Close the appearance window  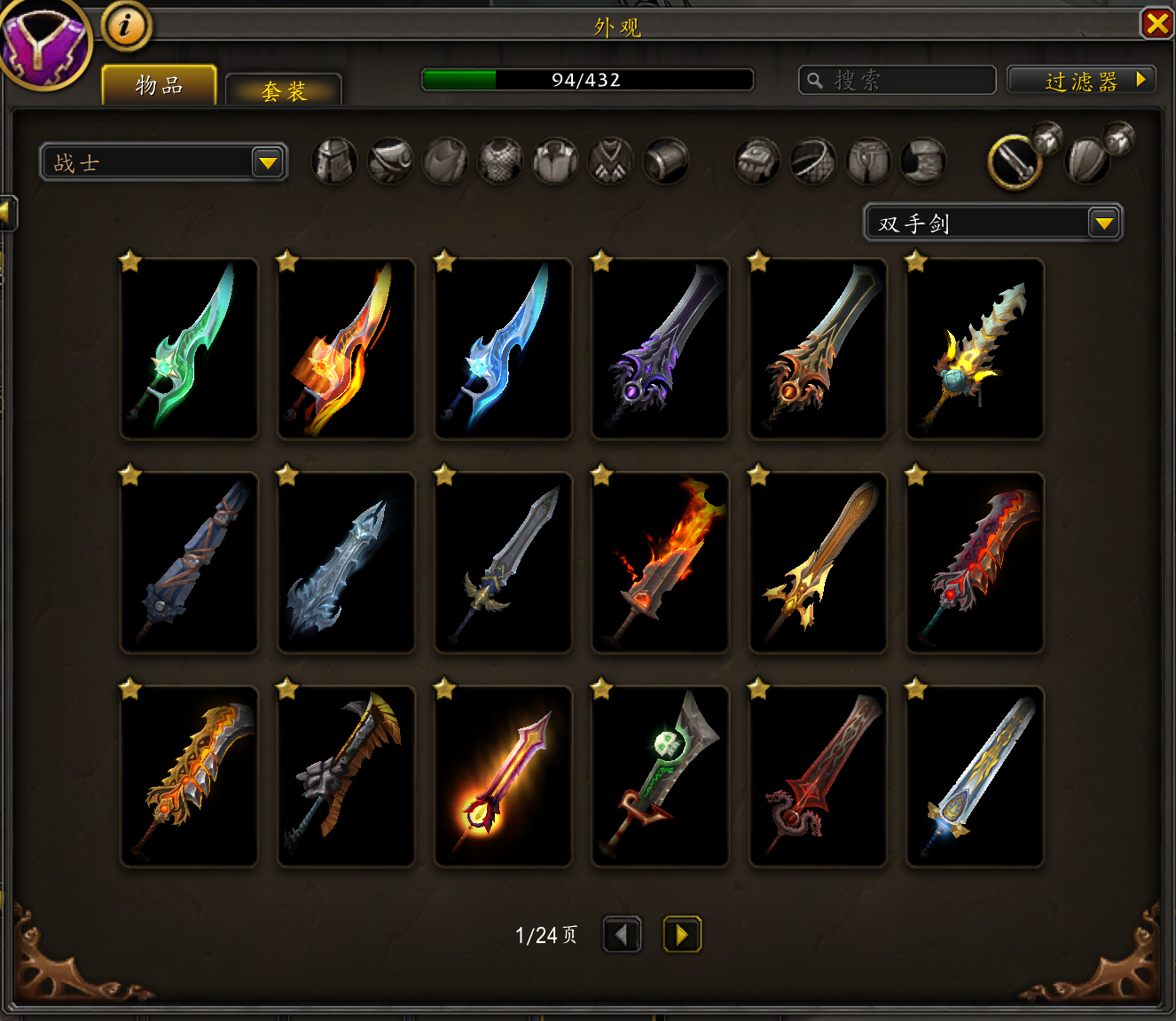pos(1156,23)
